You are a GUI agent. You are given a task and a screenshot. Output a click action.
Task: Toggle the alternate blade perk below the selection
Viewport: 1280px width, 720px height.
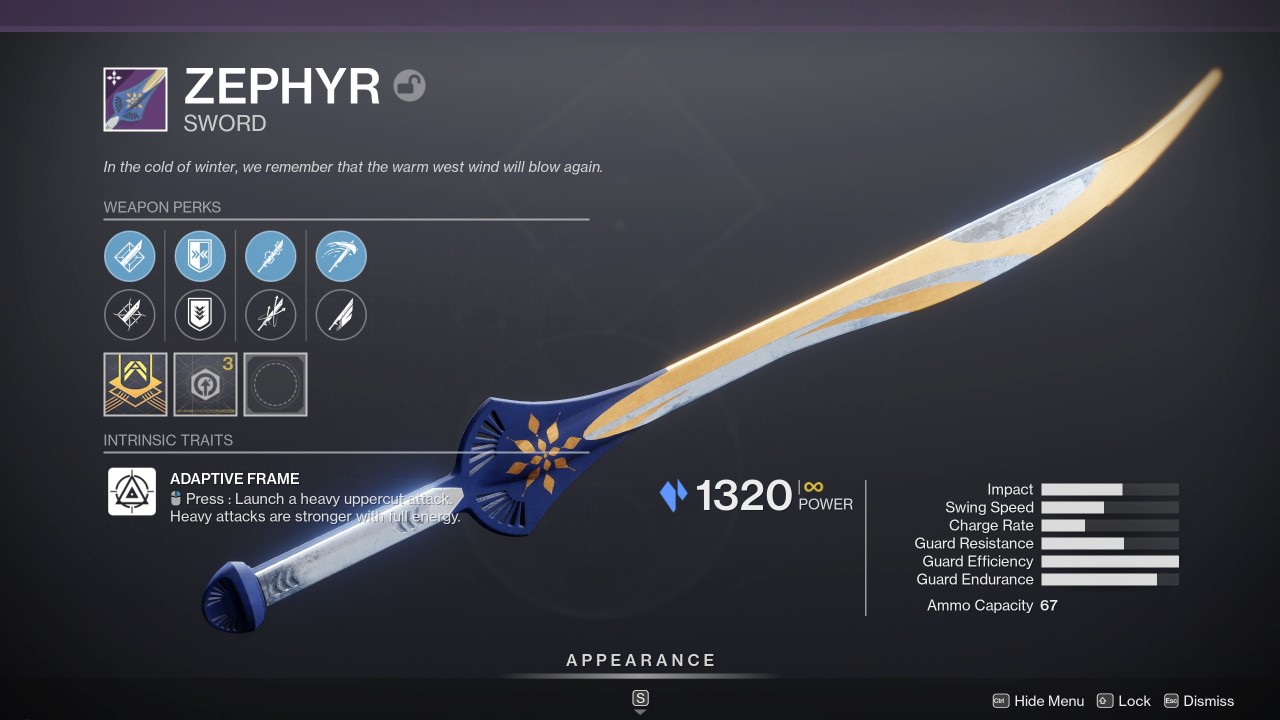[x=130, y=315]
